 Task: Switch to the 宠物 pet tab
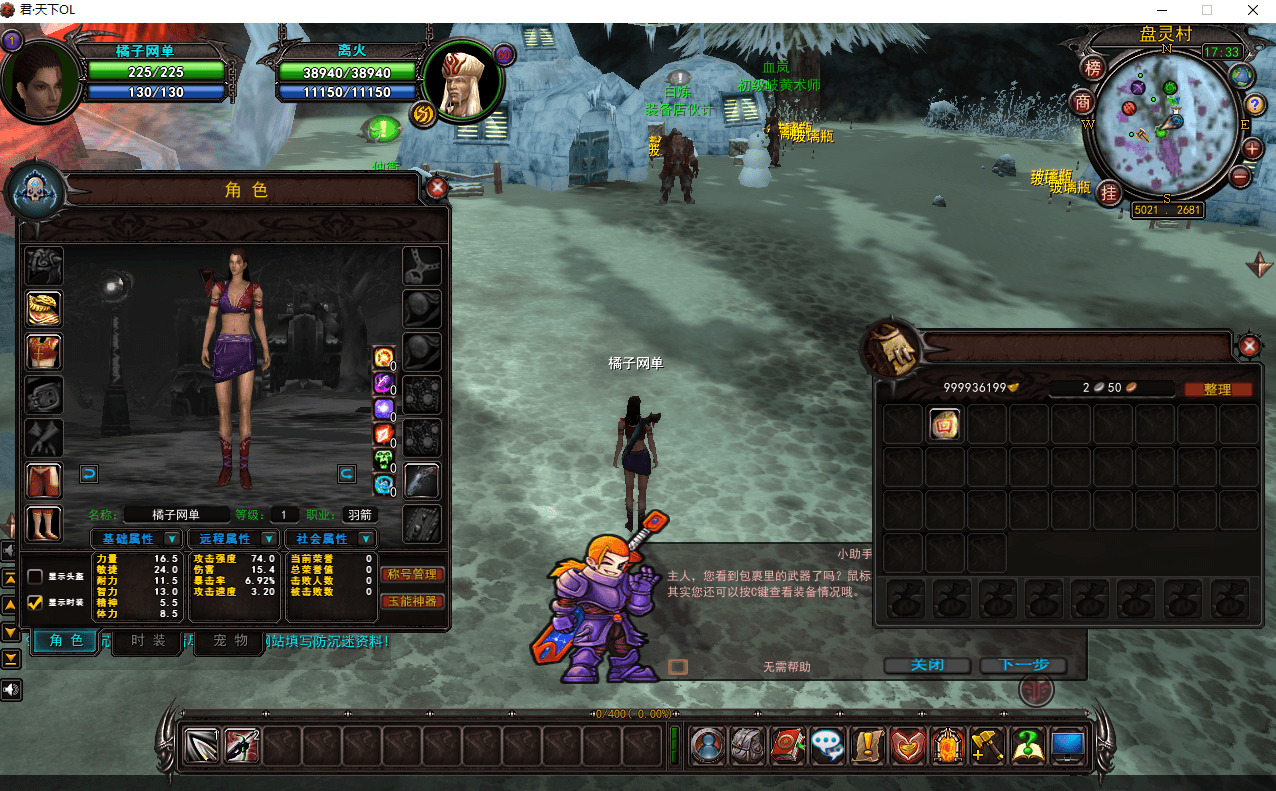228,642
